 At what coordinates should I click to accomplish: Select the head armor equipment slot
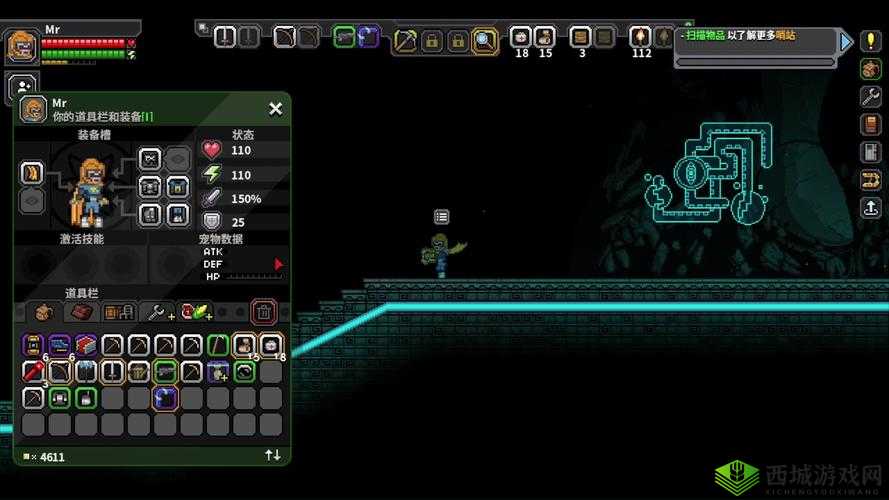click(x=150, y=159)
